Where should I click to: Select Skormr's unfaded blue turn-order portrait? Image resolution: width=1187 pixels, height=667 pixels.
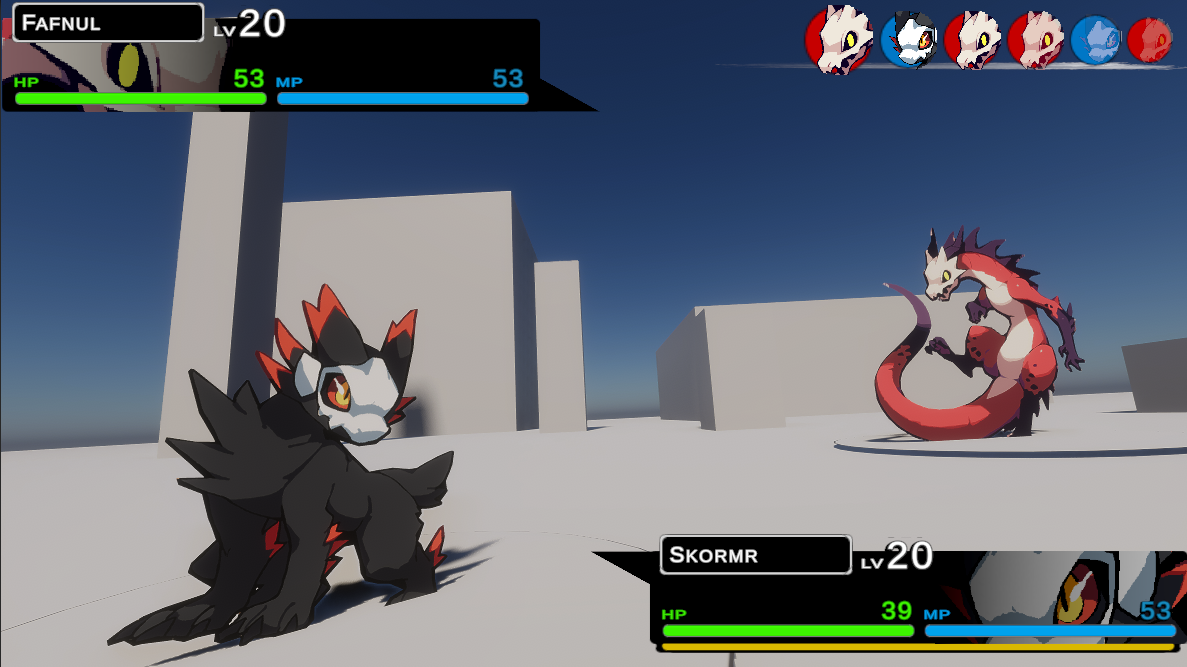908,40
